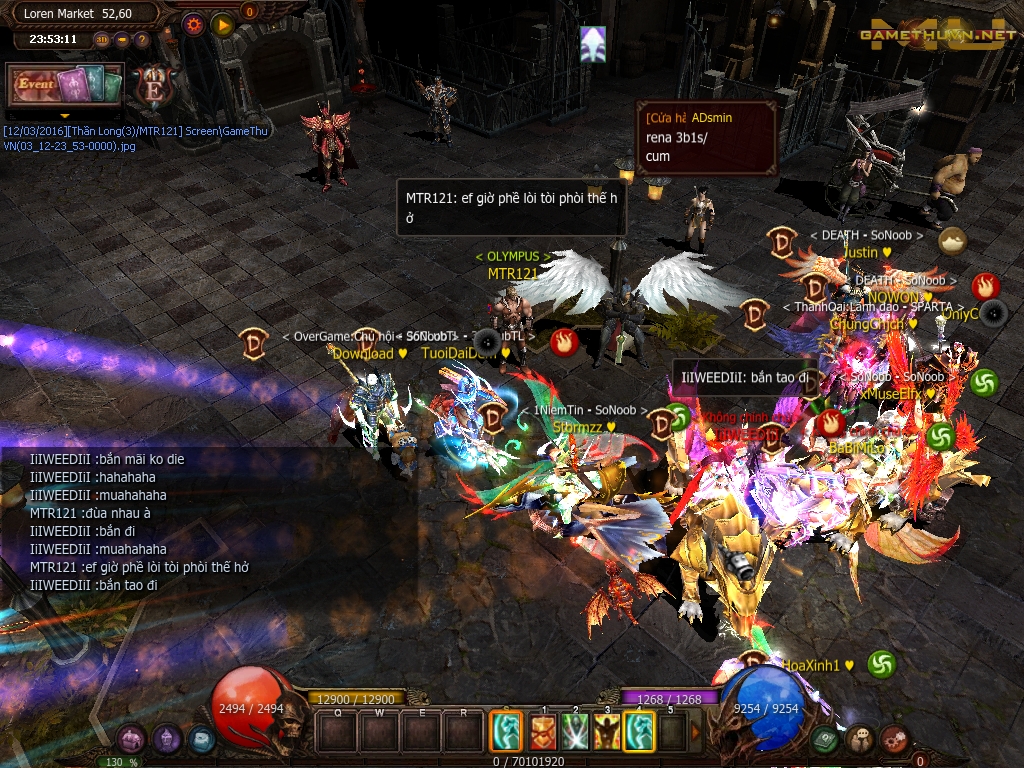Toggle the 3D camera button
Image resolution: width=1024 pixels, height=768 pixels.
(102, 40)
